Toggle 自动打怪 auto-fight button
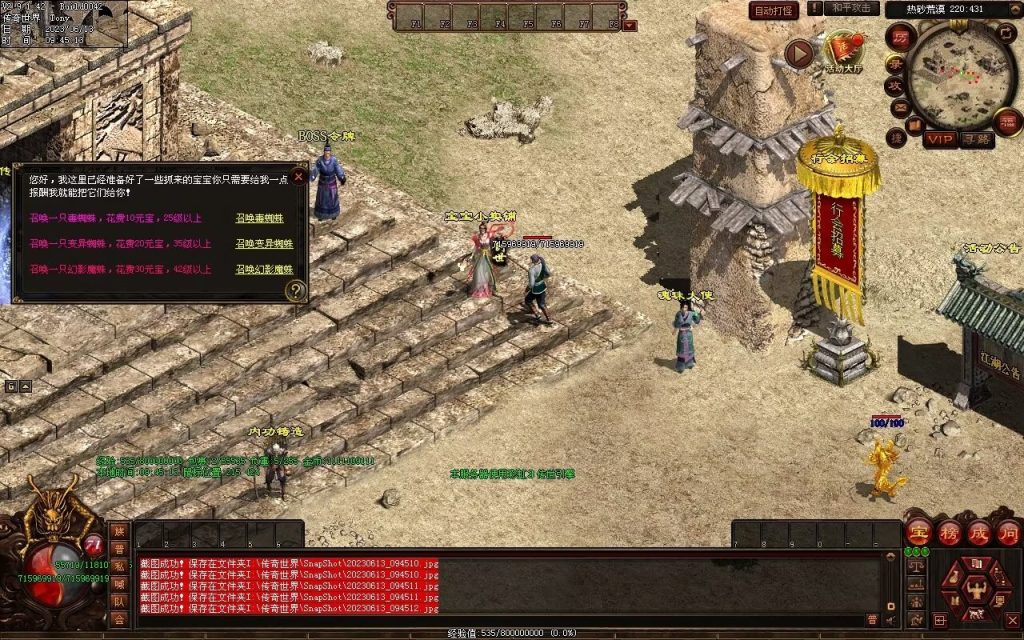Screen dimensions: 1024x640 pos(774,10)
